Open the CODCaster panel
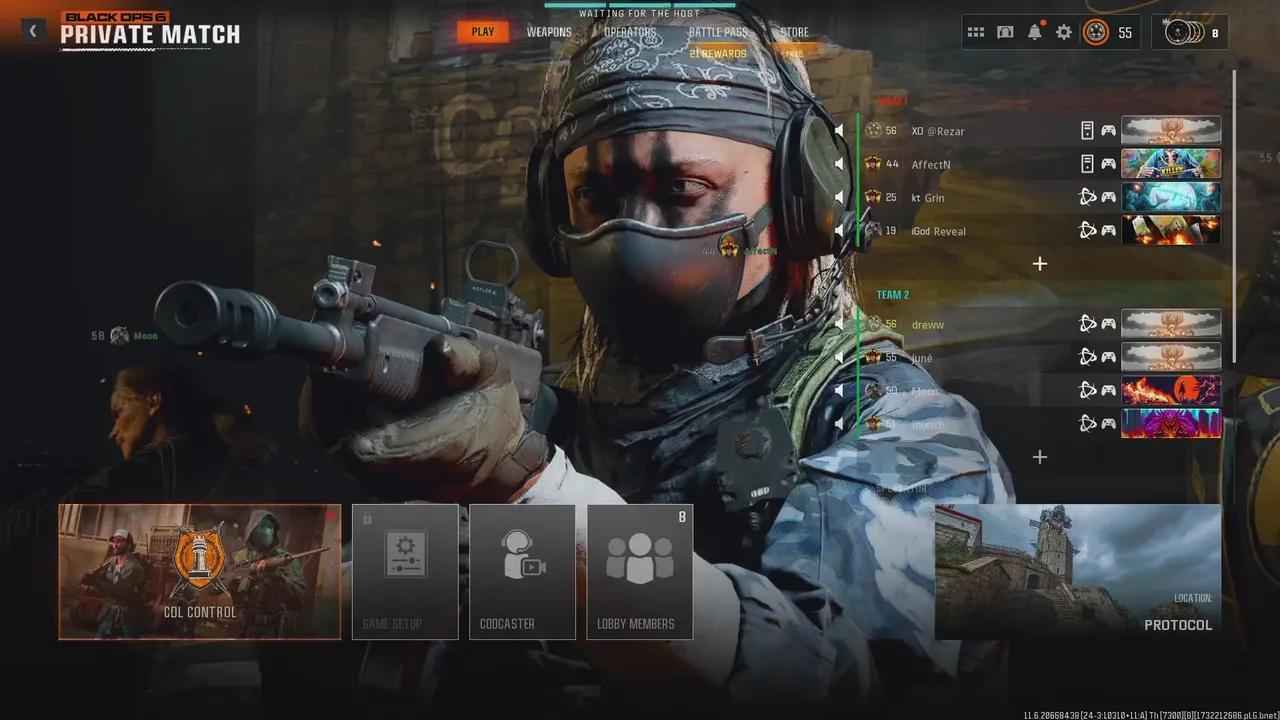 click(x=521, y=570)
